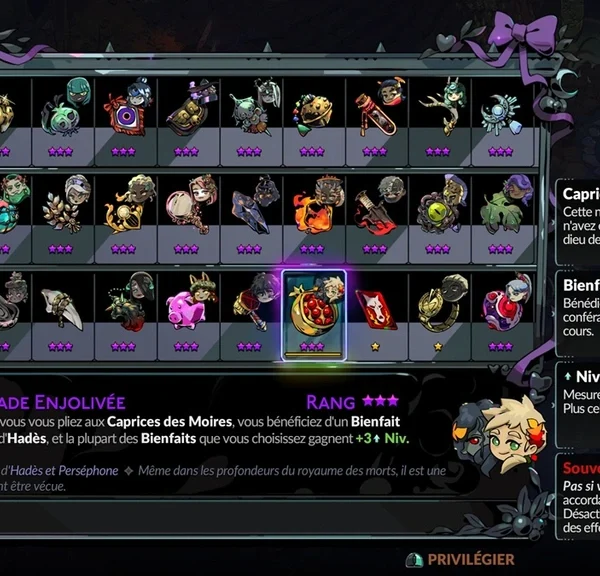
Task: Pick the flaming orange flask keepsake
Action: pos(312,208)
